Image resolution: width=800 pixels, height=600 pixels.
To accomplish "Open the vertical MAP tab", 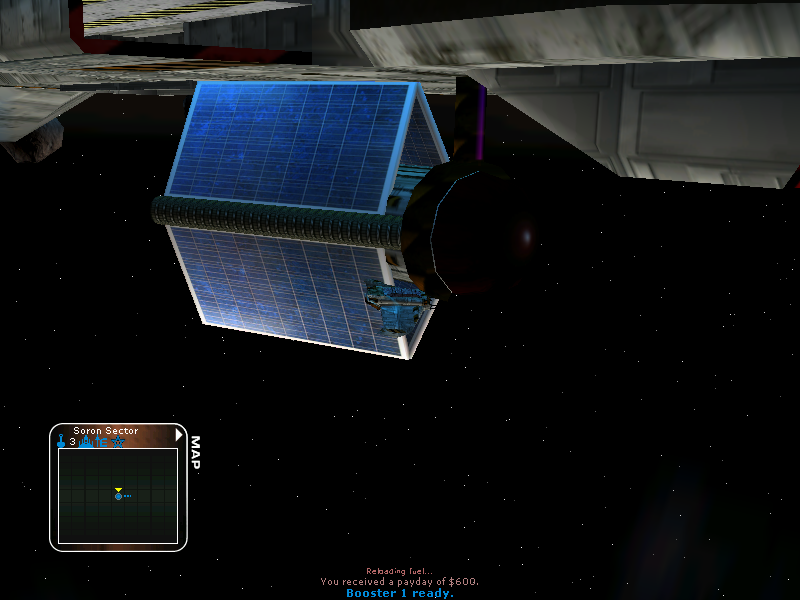I will [195, 452].
